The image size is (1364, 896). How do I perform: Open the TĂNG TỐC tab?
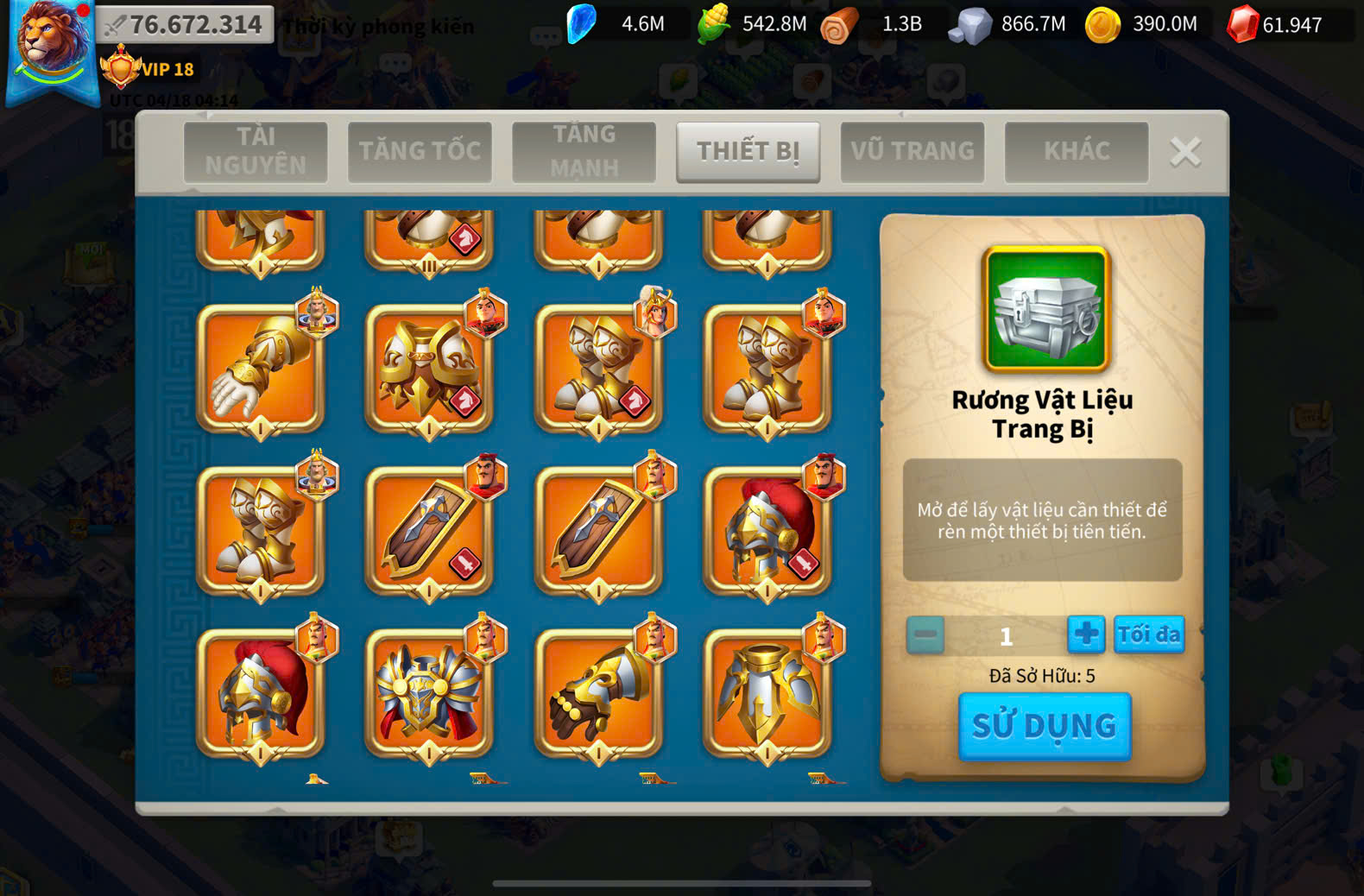click(x=420, y=151)
